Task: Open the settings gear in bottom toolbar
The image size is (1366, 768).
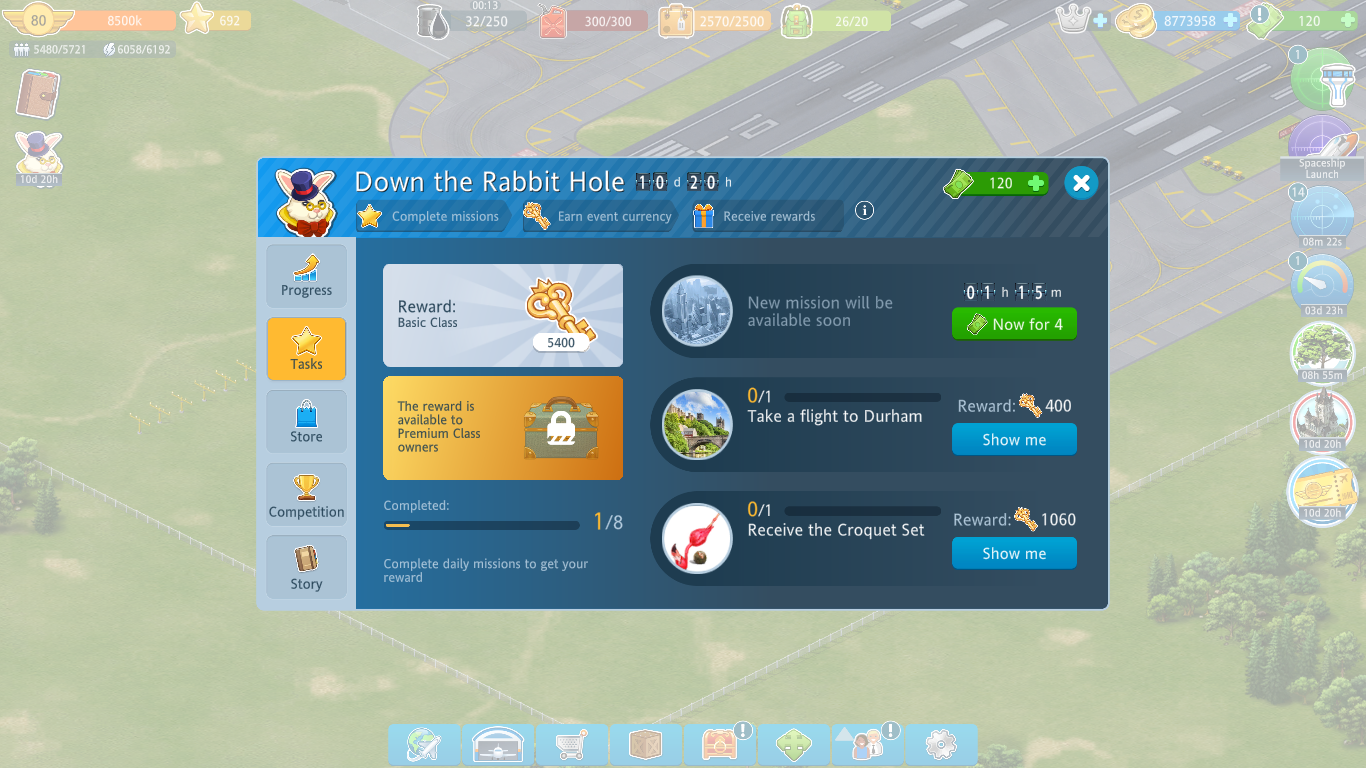Action: click(x=941, y=745)
